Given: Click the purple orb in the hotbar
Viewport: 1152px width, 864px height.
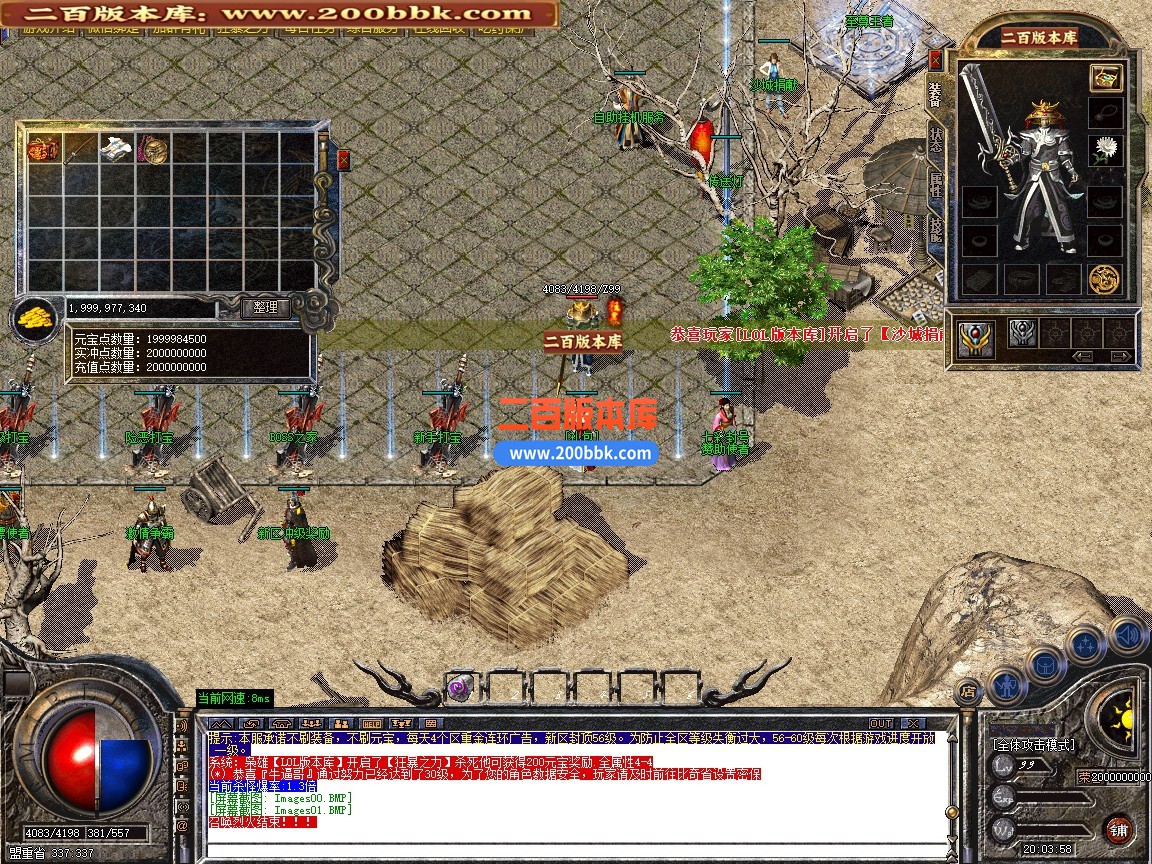Looking at the screenshot, I should [460, 687].
